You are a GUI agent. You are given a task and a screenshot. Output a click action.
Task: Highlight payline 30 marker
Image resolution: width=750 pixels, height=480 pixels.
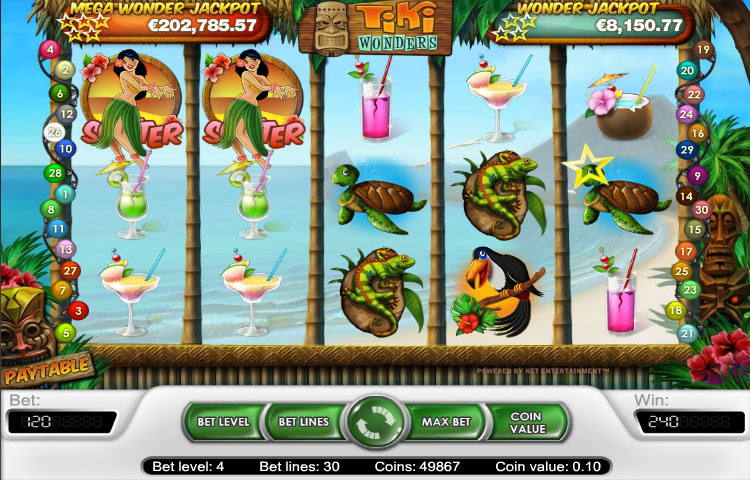tap(701, 210)
